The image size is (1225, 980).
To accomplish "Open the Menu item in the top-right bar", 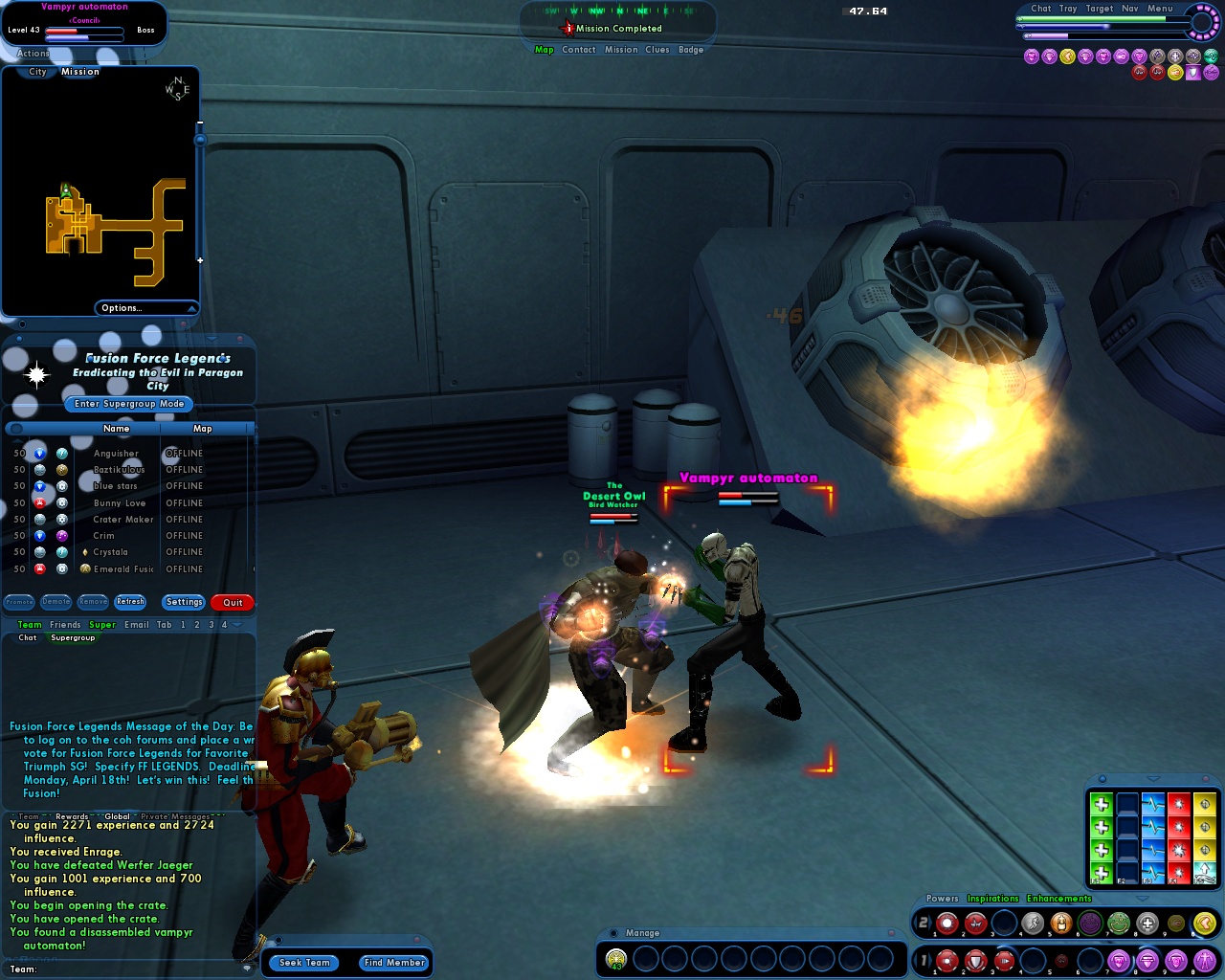I will [x=1159, y=8].
